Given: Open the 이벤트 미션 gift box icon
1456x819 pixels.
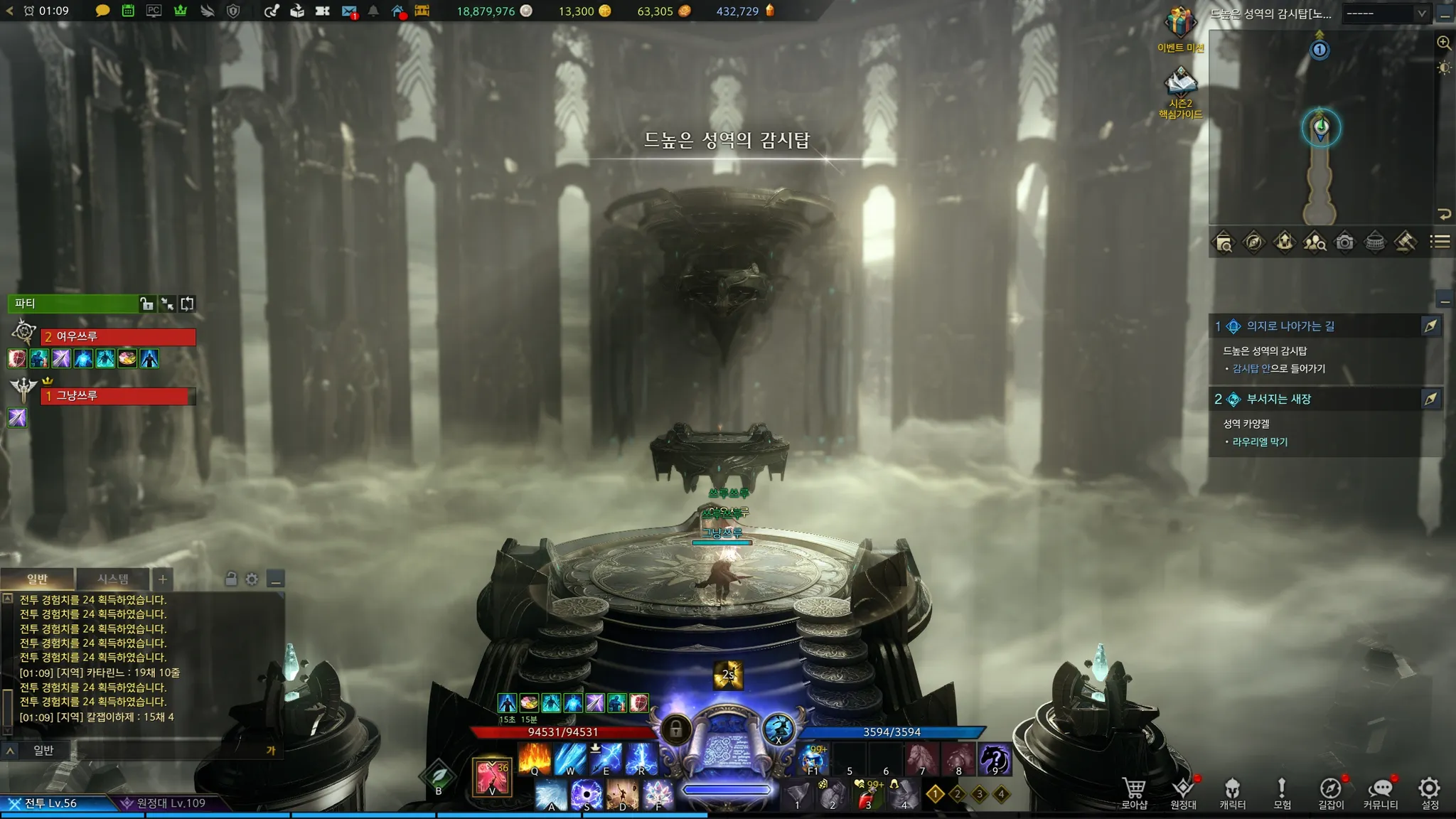Looking at the screenshot, I should pyautogui.click(x=1180, y=24).
